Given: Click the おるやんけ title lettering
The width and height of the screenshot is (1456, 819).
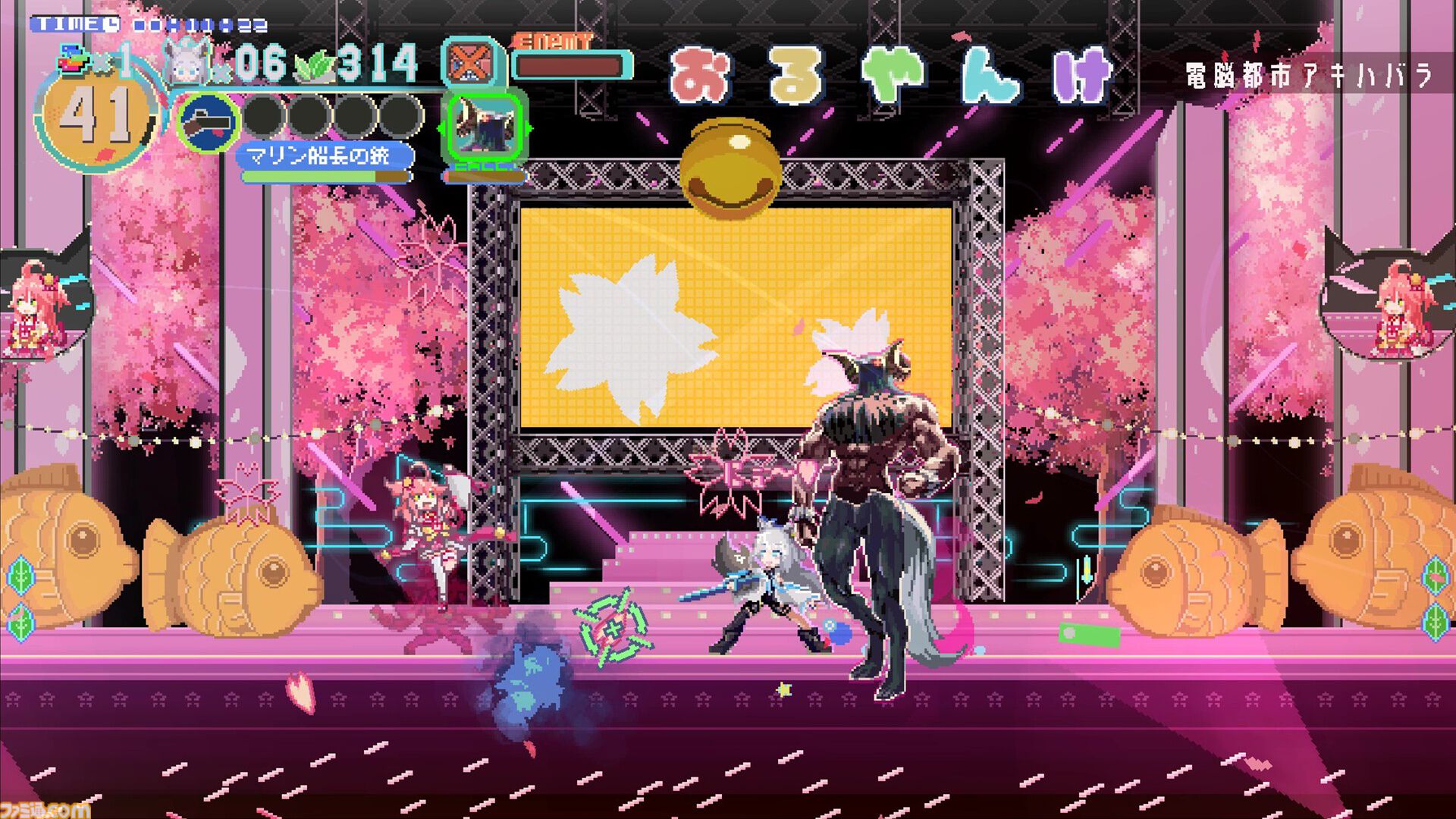Looking at the screenshot, I should (891, 72).
